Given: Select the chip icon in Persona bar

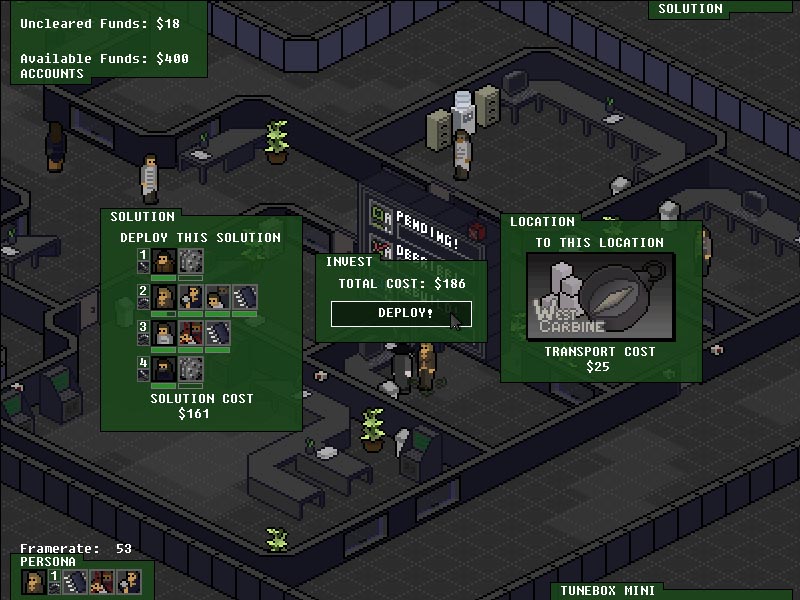Looking at the screenshot, I should (x=76, y=582).
